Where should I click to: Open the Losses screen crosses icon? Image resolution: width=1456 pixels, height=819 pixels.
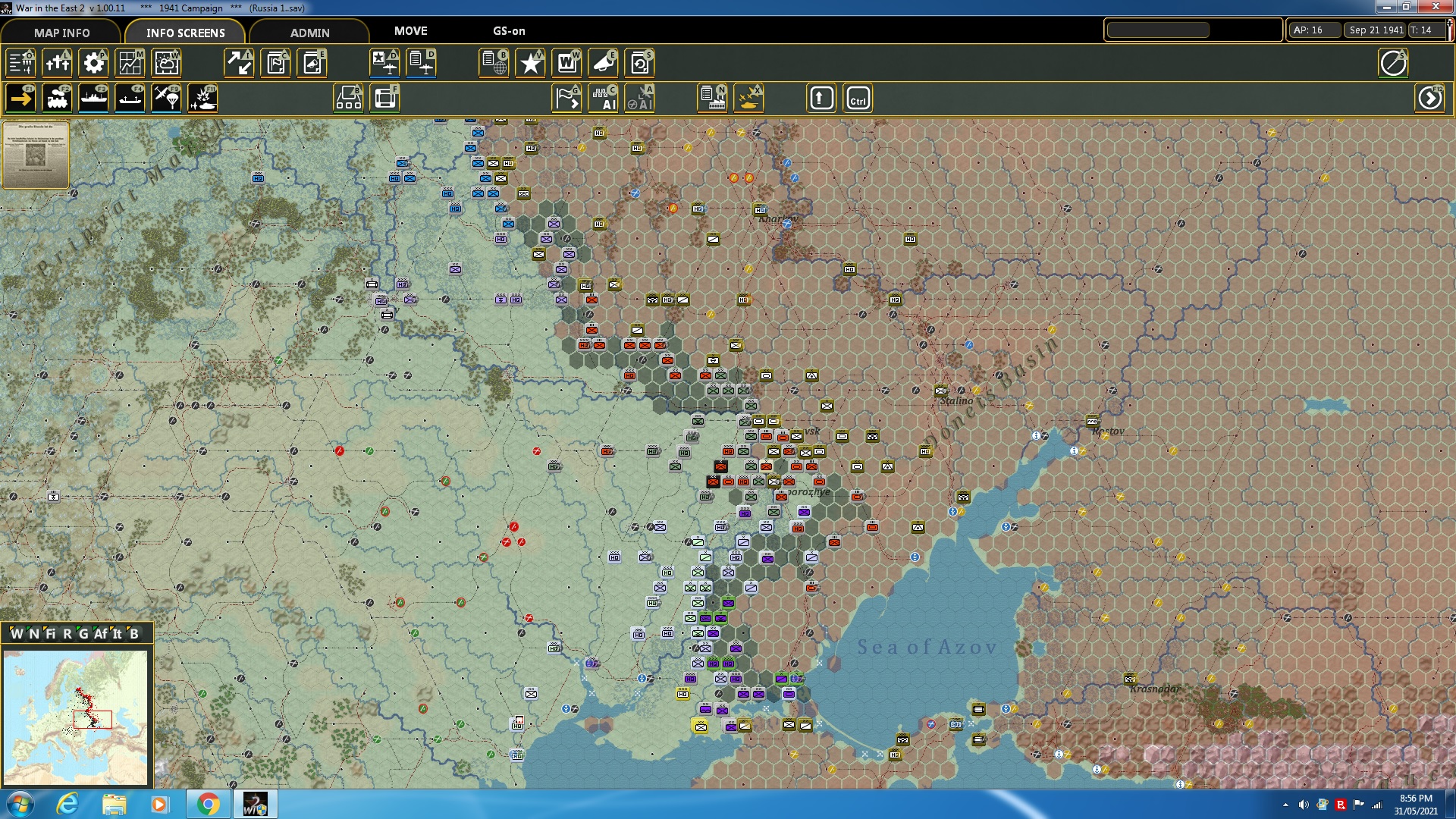click(x=57, y=64)
